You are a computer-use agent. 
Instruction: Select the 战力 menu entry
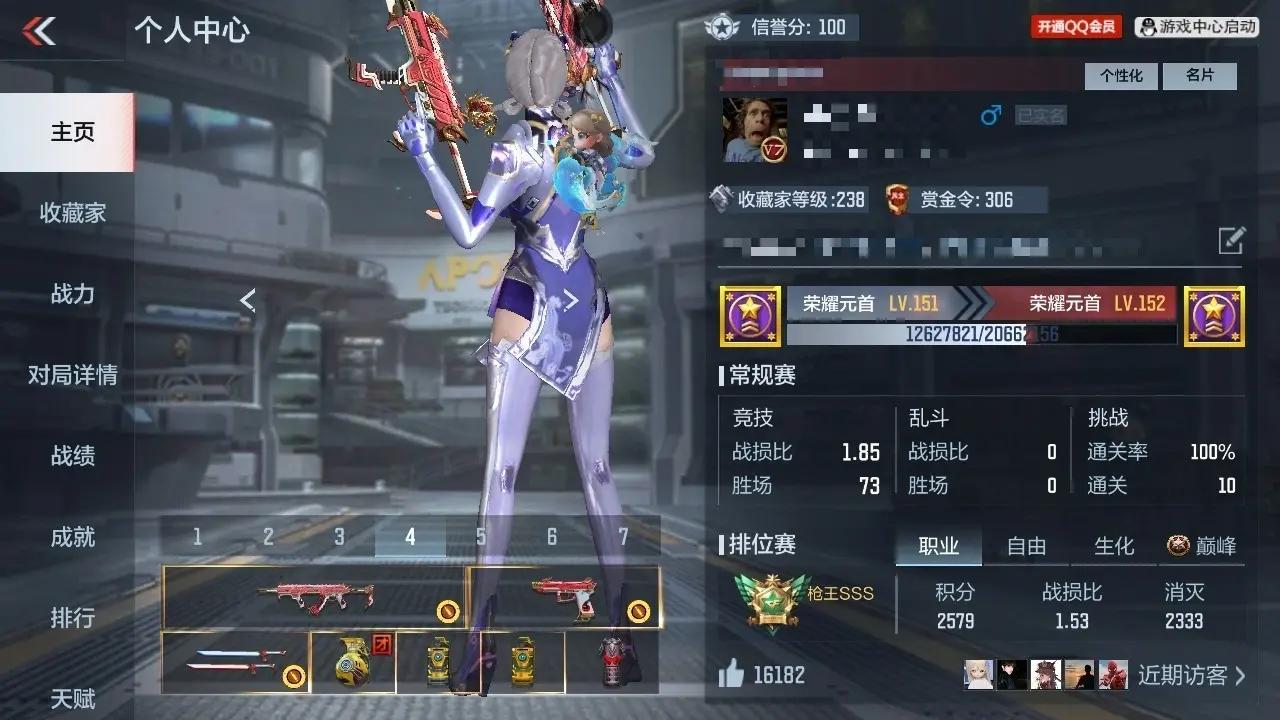[x=72, y=294]
